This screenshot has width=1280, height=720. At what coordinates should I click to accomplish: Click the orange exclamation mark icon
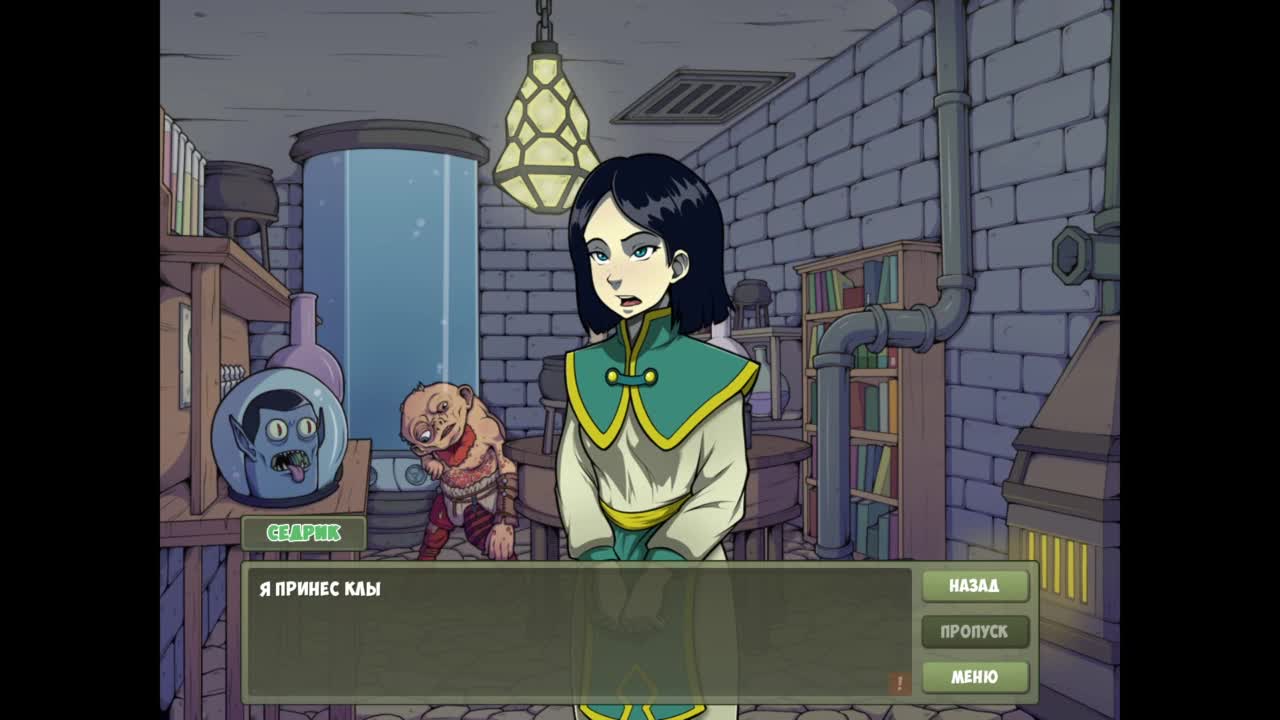tap(898, 683)
